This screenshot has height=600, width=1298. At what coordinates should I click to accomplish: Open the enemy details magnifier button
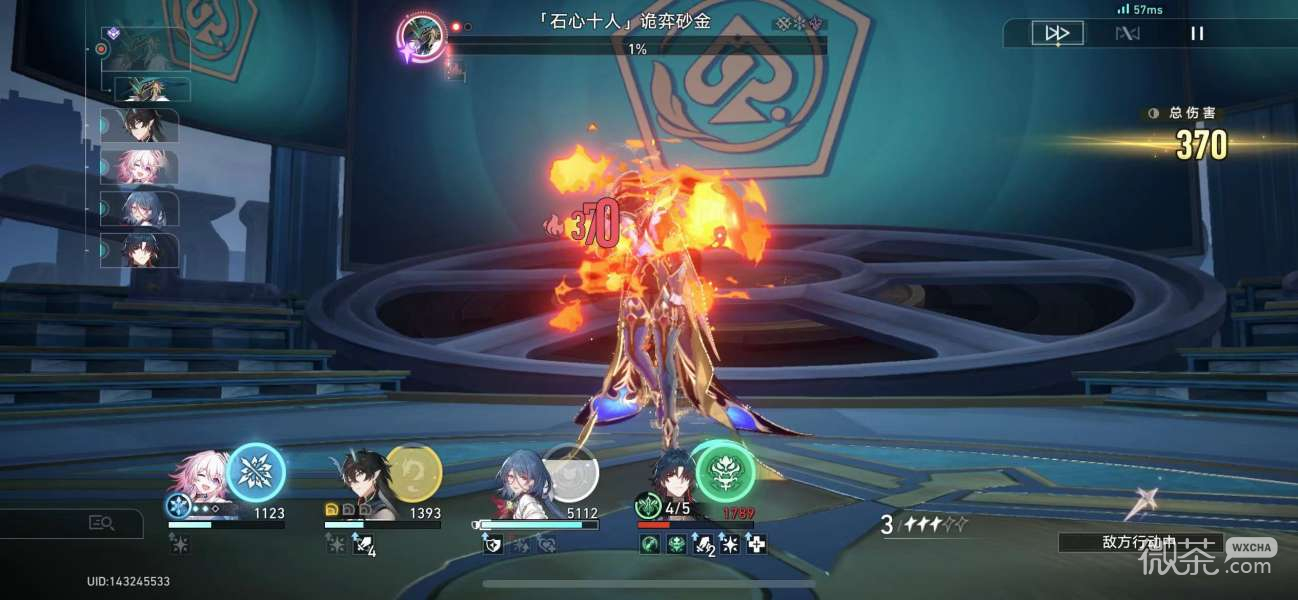coord(101,522)
